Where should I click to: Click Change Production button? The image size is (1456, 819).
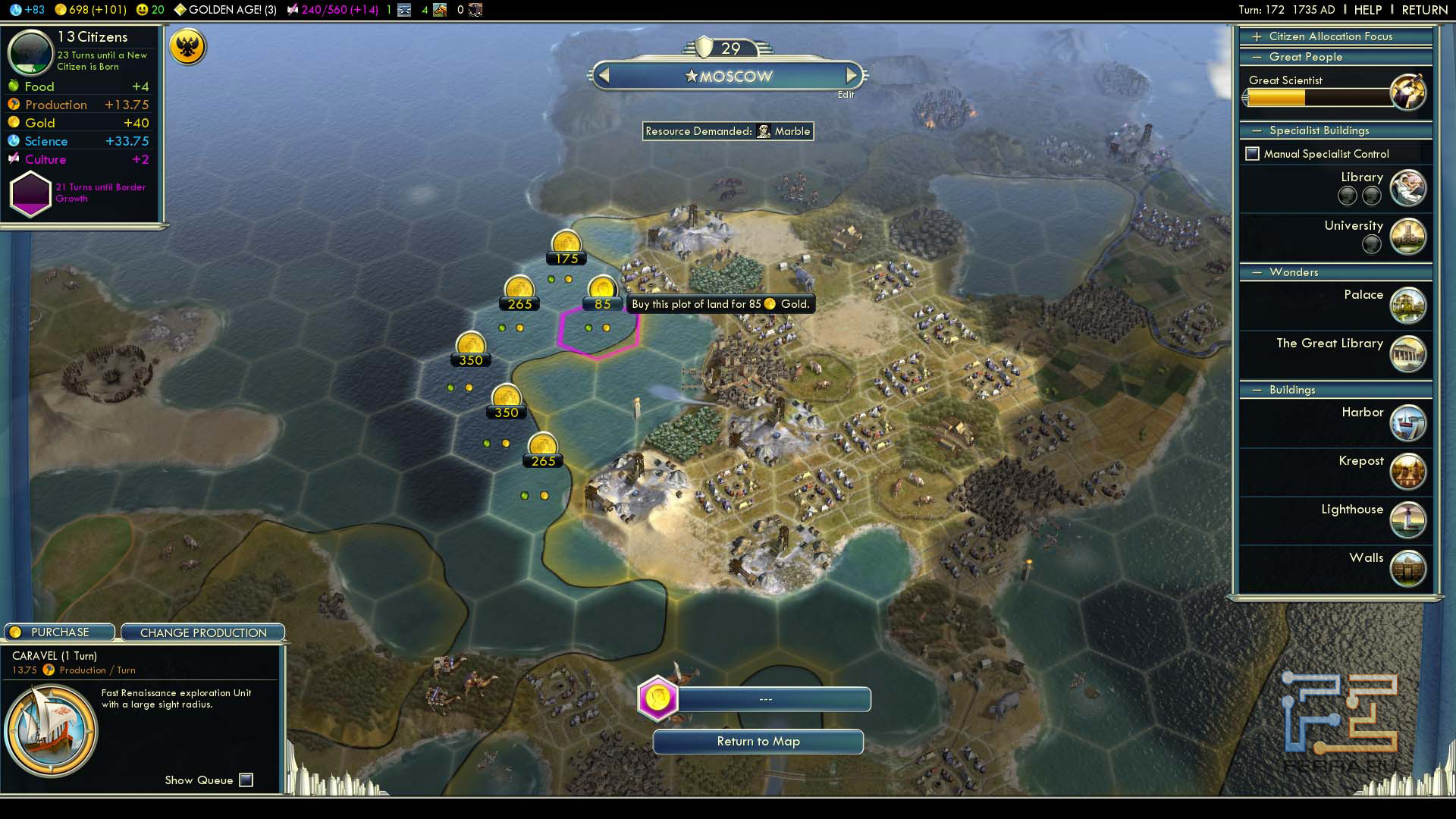[x=203, y=632]
